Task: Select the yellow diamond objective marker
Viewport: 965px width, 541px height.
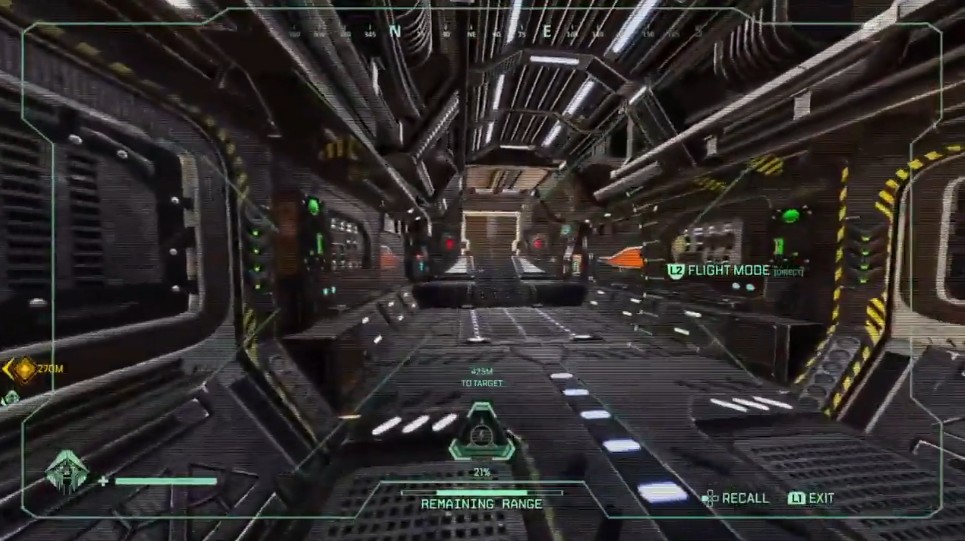Action: click(x=23, y=369)
